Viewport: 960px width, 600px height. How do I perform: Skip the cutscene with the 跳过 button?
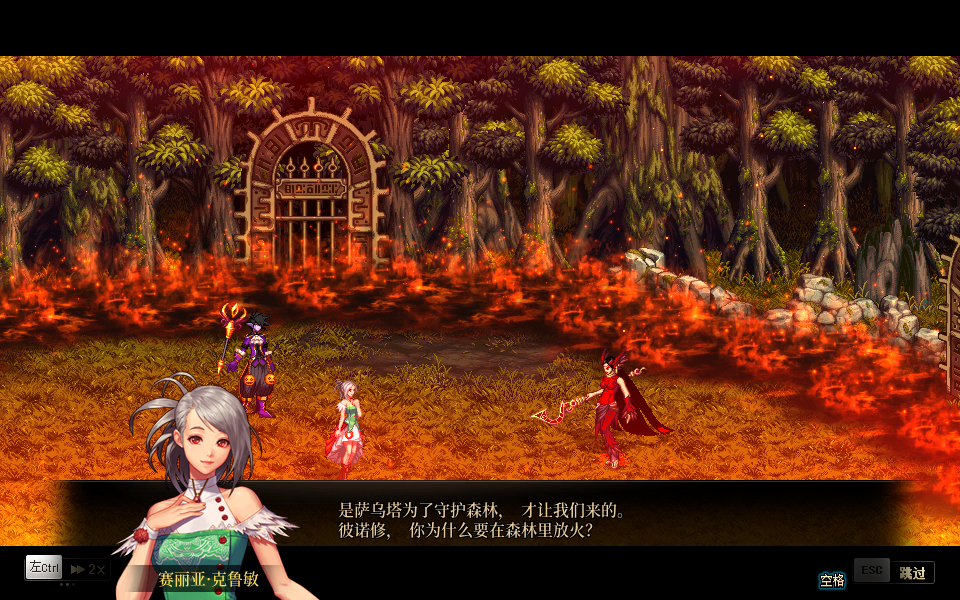[911, 572]
